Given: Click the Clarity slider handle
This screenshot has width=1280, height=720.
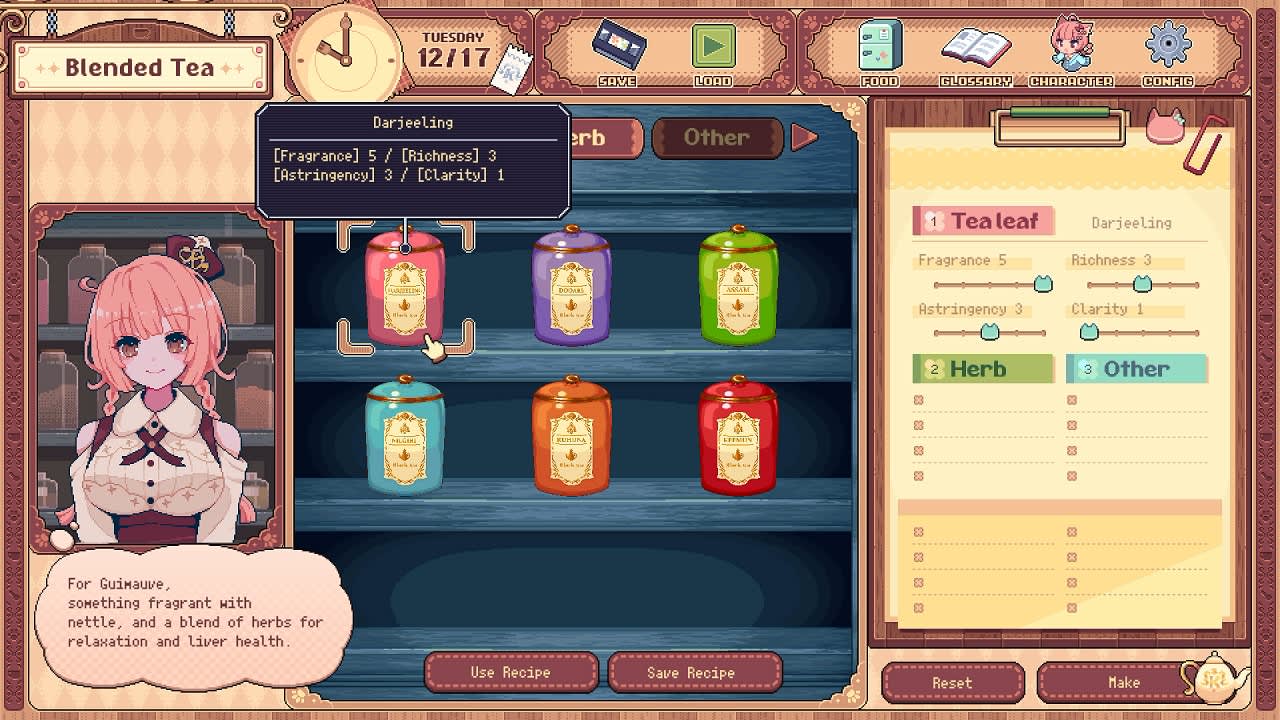Looking at the screenshot, I should tap(1089, 332).
